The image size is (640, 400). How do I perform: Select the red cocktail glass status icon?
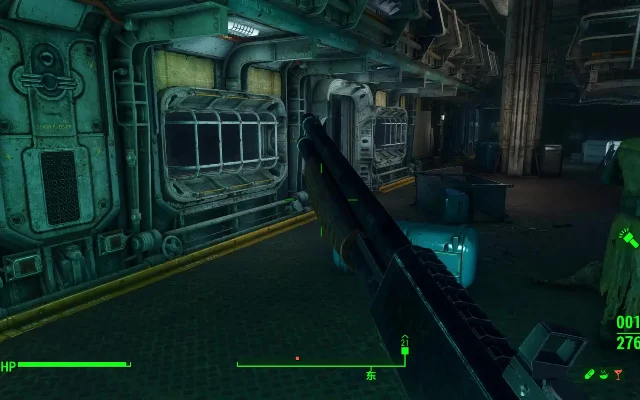point(620,375)
